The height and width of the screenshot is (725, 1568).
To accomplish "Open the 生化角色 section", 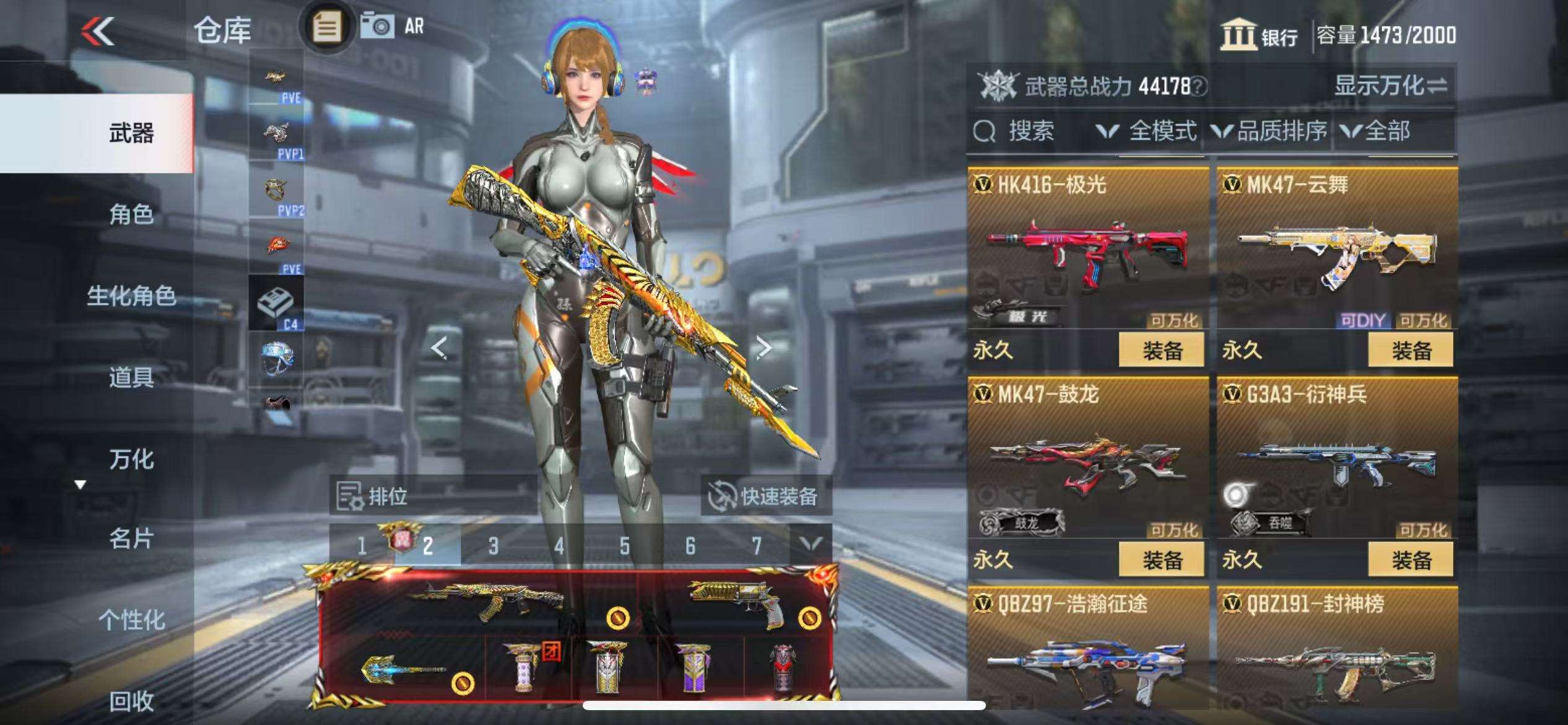I will coord(131,296).
